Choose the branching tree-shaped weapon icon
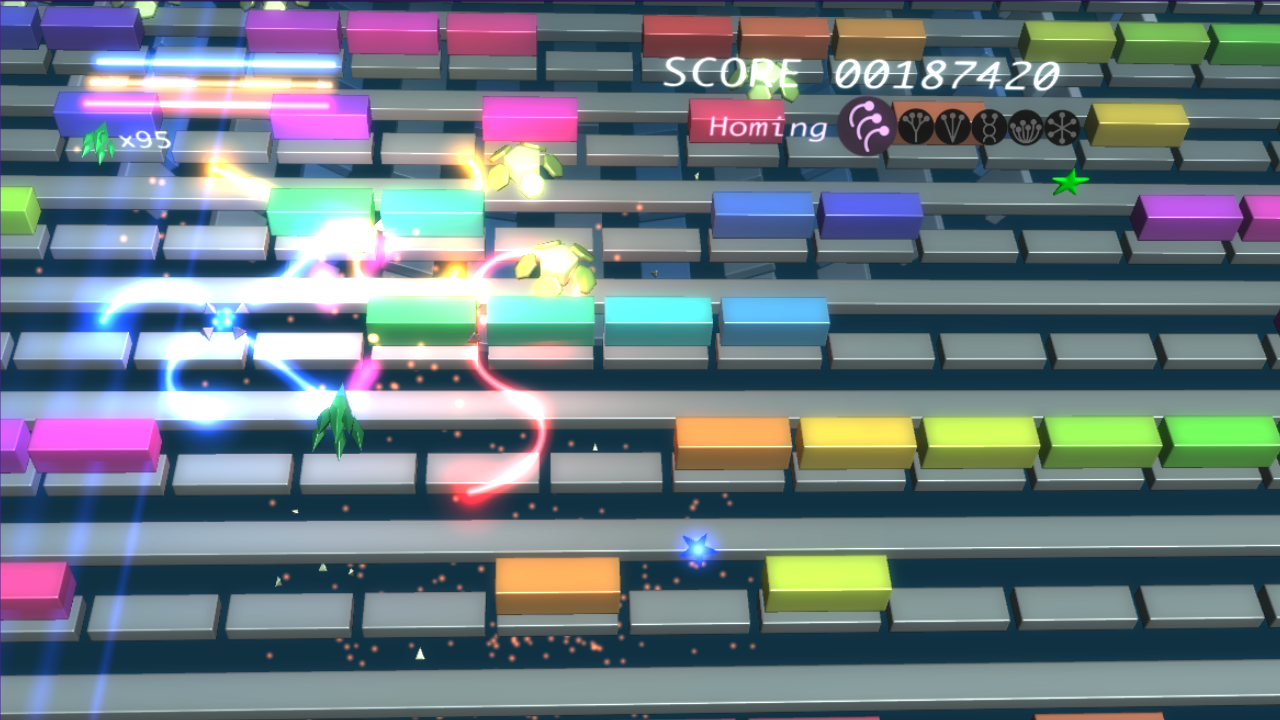 coord(916,127)
